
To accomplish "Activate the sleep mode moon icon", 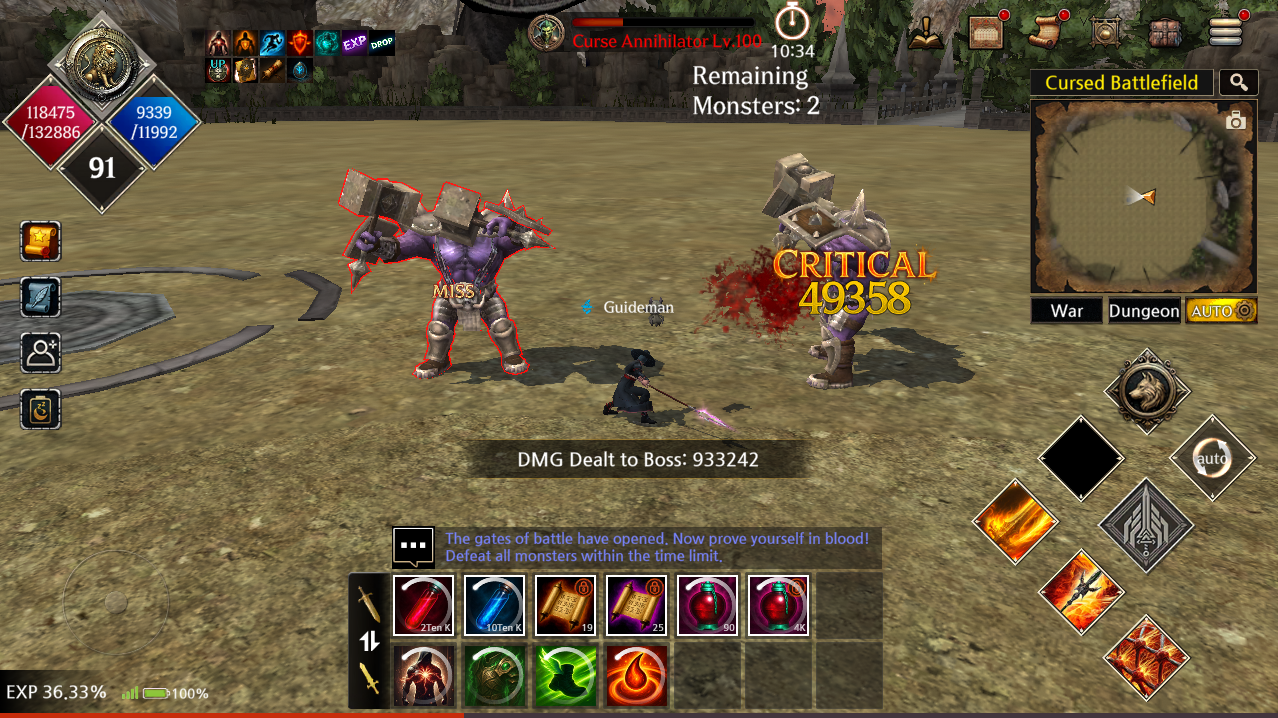I will click(x=41, y=409).
